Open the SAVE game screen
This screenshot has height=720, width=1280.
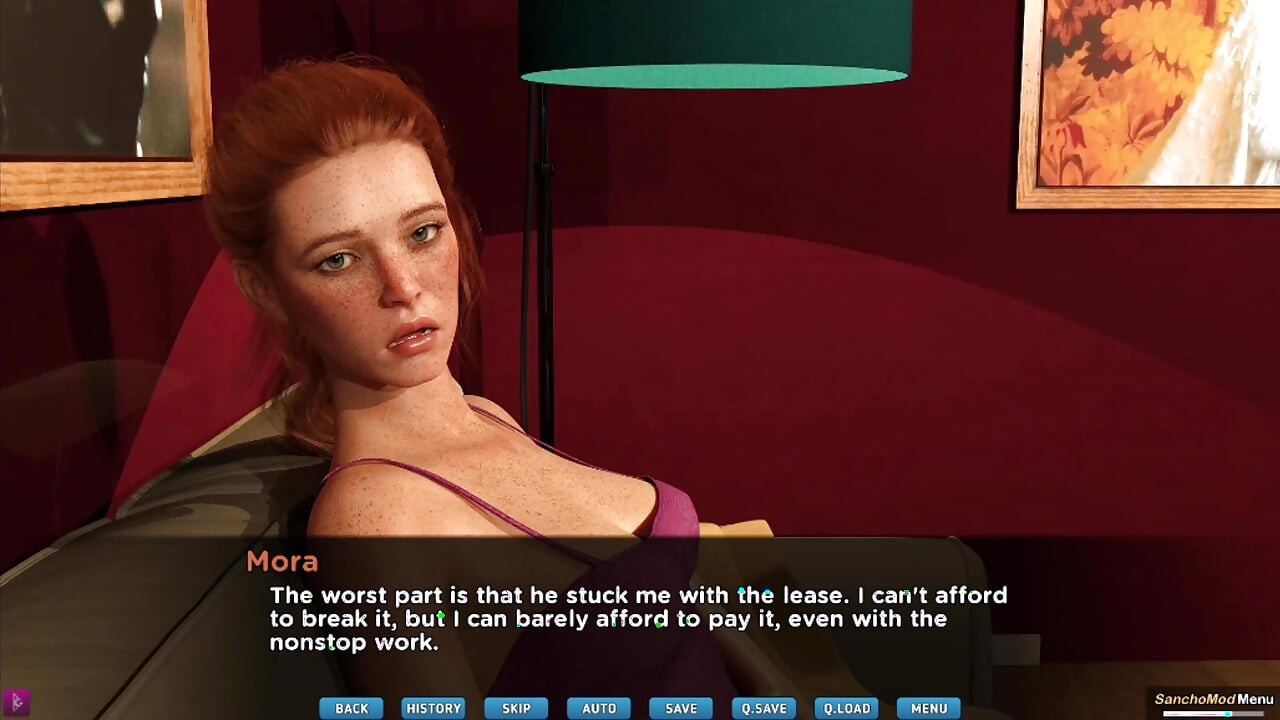(681, 708)
